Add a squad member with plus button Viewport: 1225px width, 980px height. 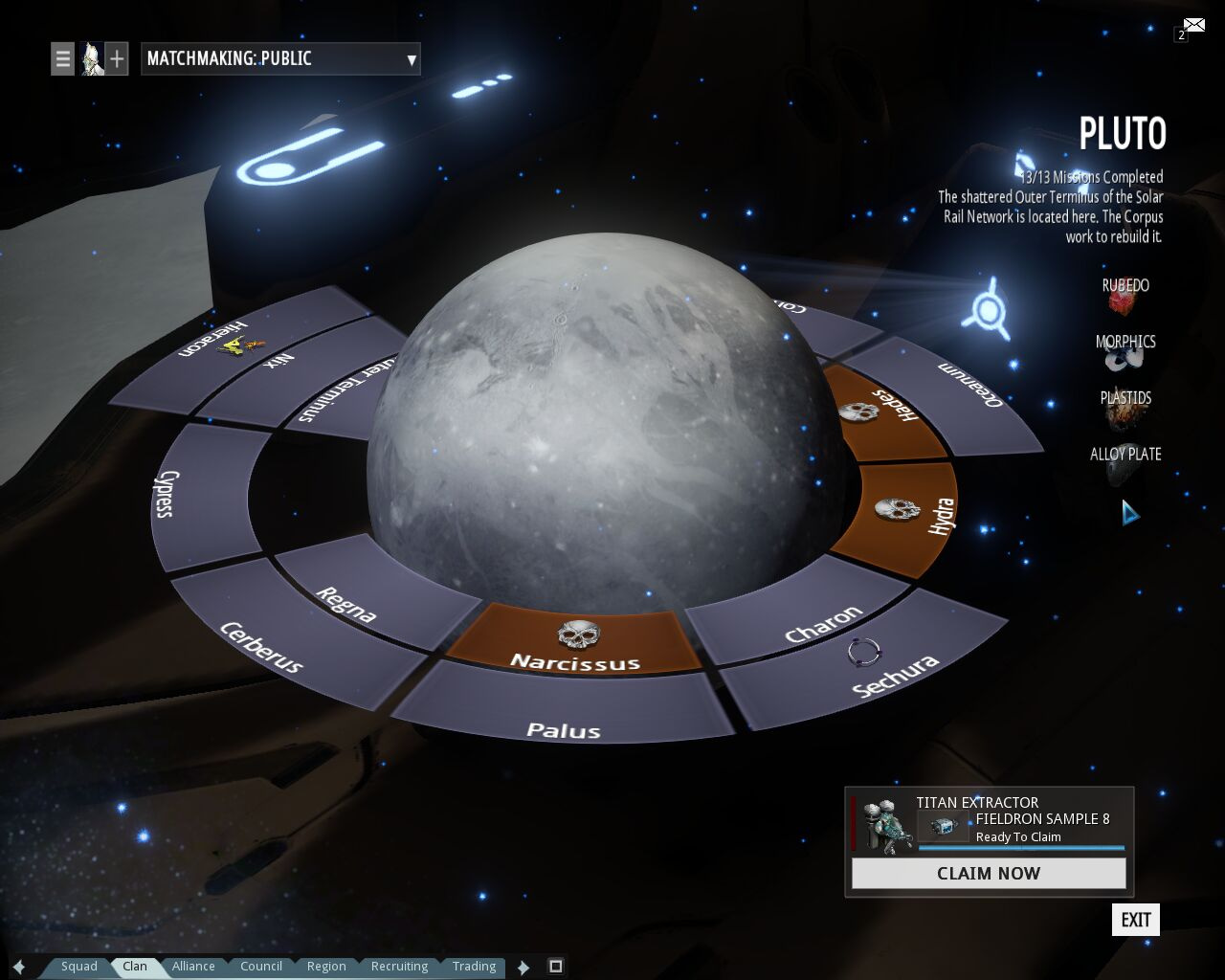(x=117, y=58)
